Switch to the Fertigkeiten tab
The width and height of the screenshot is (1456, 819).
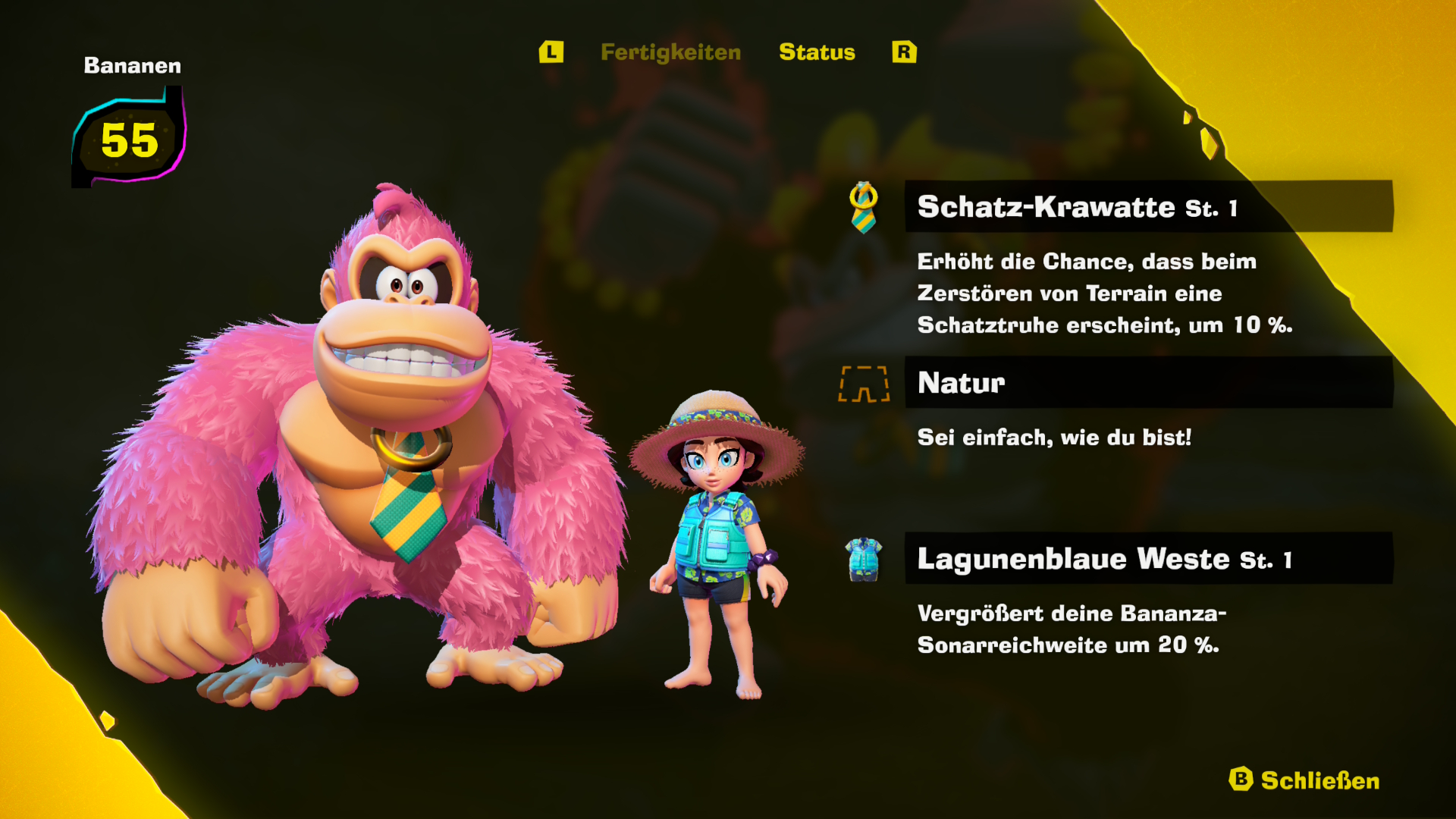point(670,52)
